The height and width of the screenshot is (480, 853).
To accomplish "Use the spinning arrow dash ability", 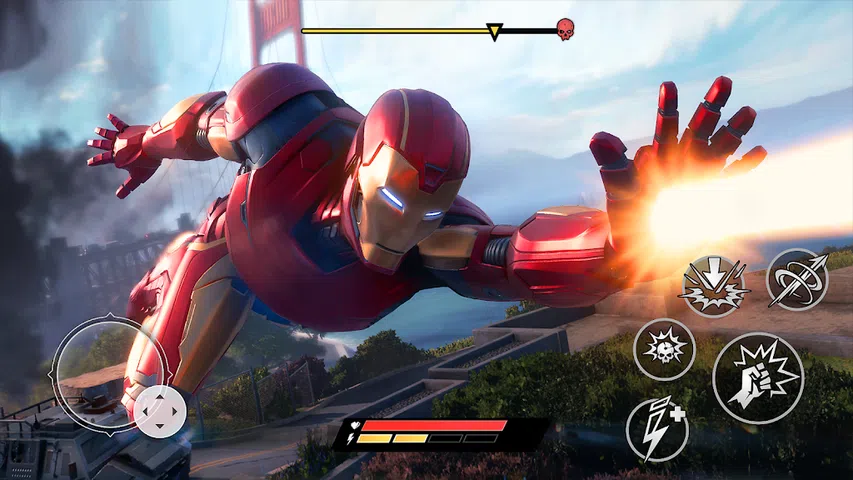I will (797, 279).
